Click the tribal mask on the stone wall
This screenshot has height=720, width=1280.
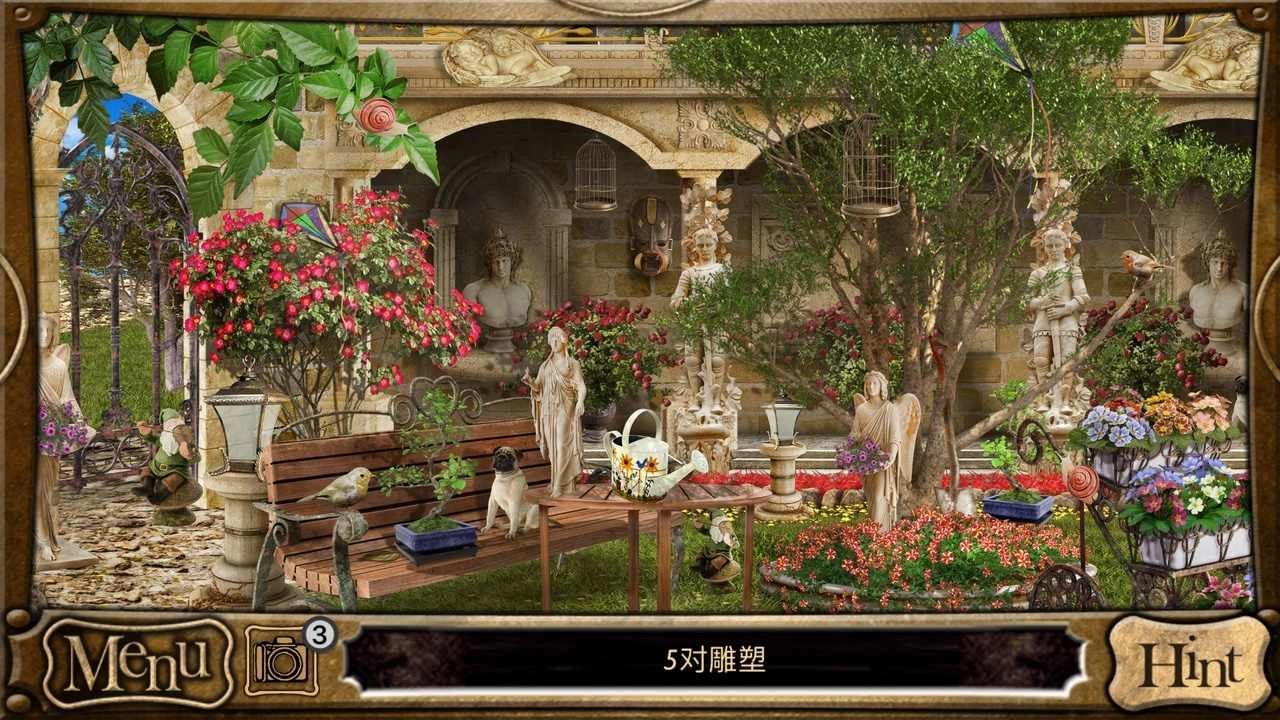click(x=650, y=235)
